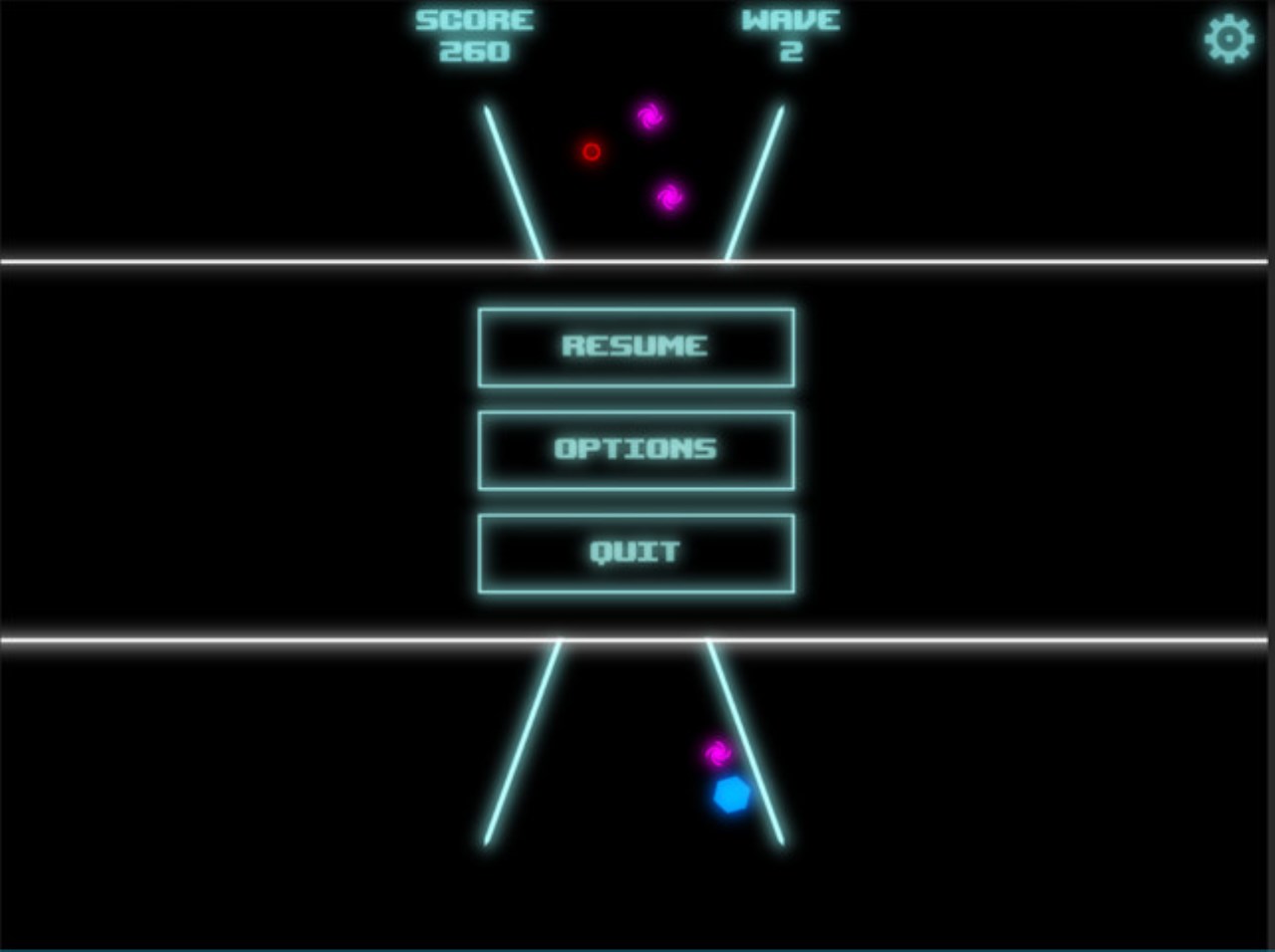Click the score value 260
The height and width of the screenshot is (952, 1275).
[x=475, y=52]
